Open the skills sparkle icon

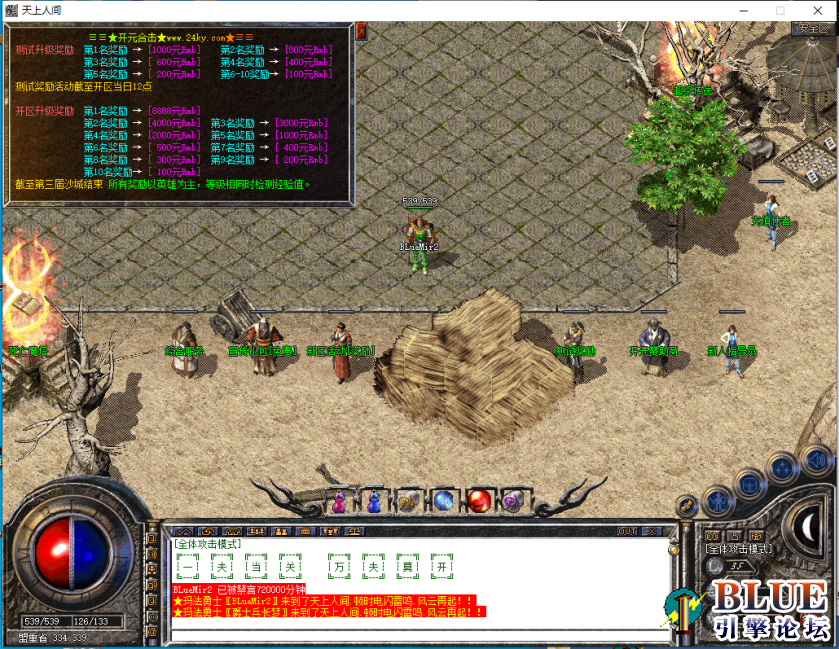pyautogui.click(x=781, y=468)
